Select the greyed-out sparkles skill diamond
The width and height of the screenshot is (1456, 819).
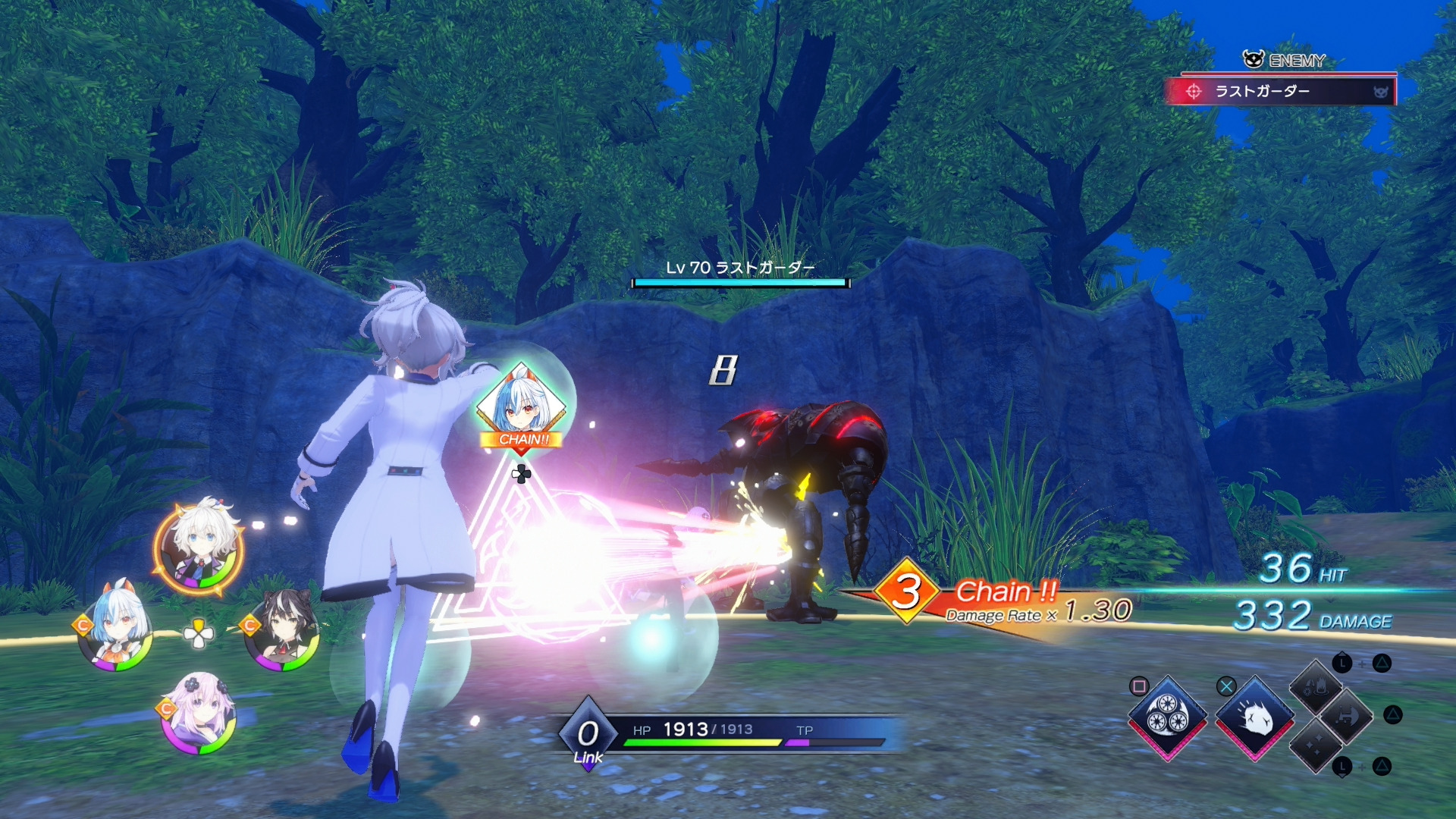[1316, 745]
